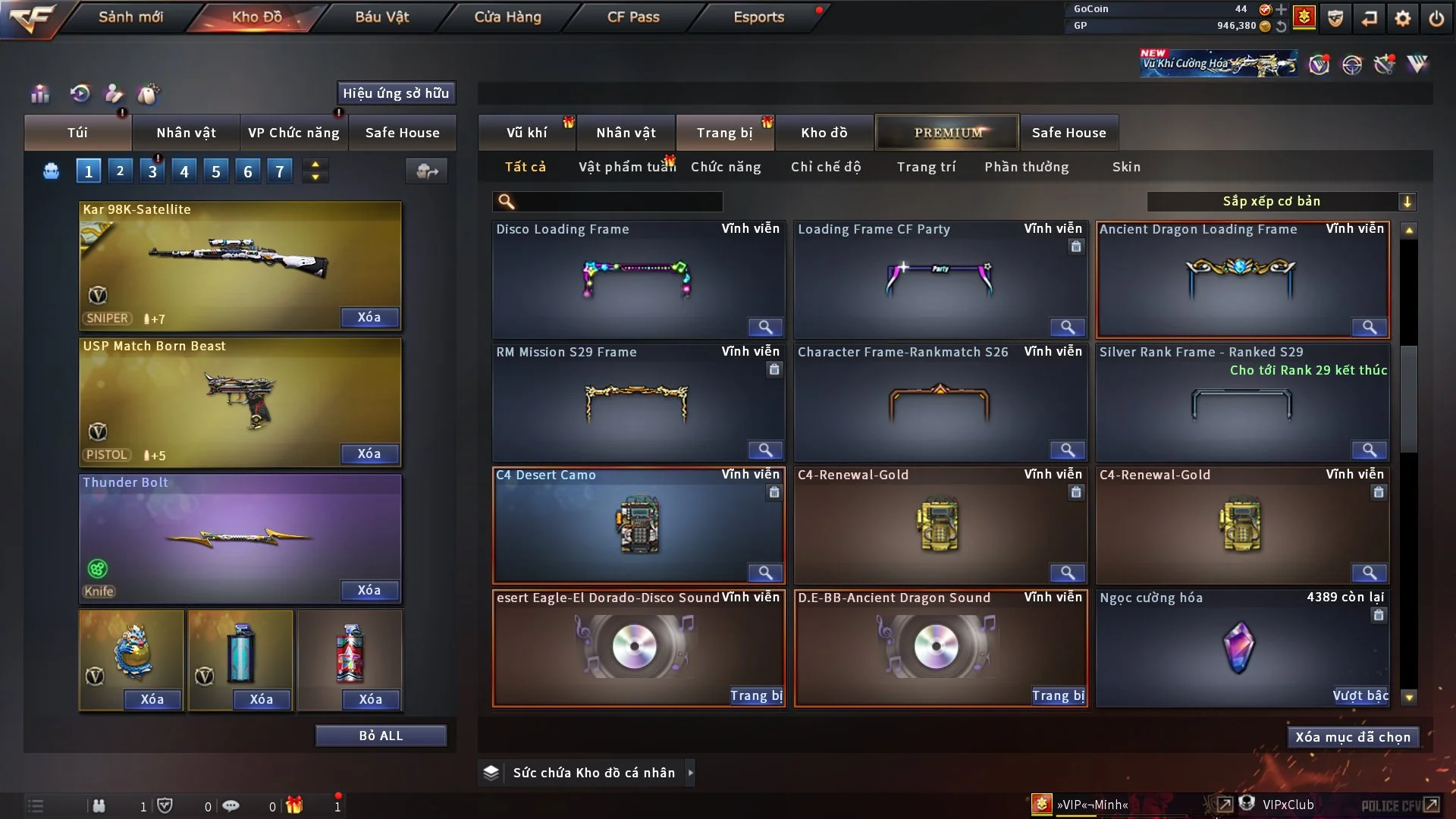Switch to the Vũ khí tab
Image resolution: width=1456 pixels, height=819 pixels.
click(x=526, y=133)
